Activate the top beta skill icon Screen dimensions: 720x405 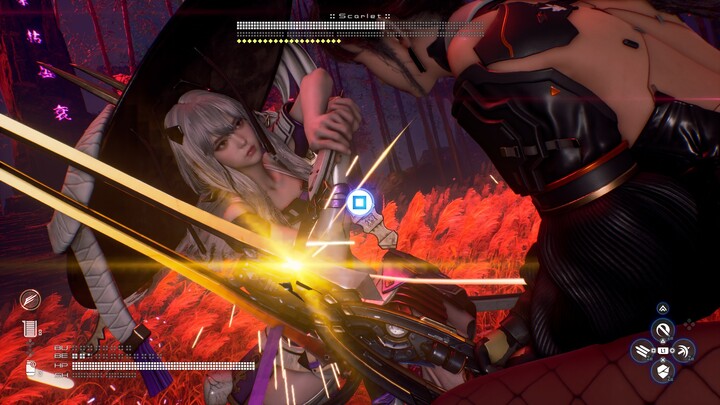click(x=662, y=329)
